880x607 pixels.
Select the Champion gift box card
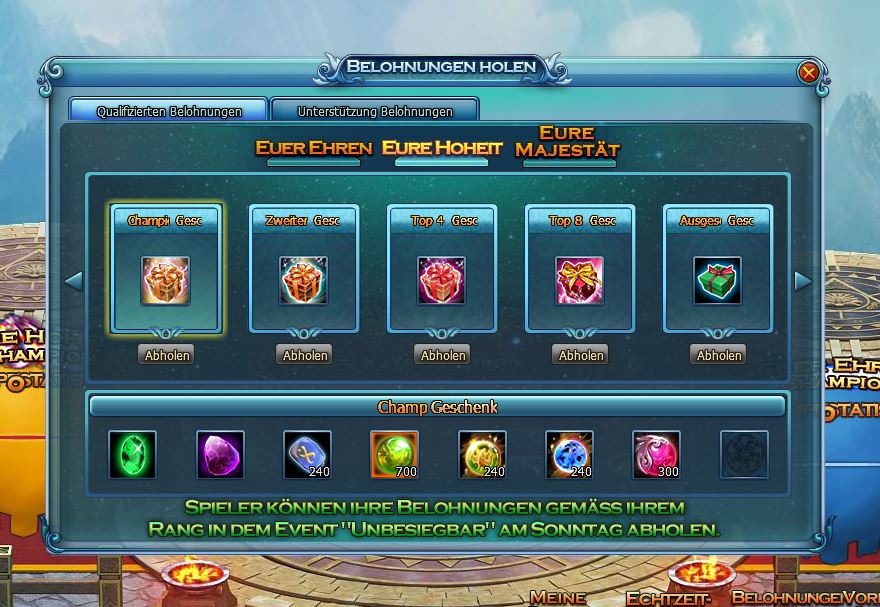click(x=166, y=268)
